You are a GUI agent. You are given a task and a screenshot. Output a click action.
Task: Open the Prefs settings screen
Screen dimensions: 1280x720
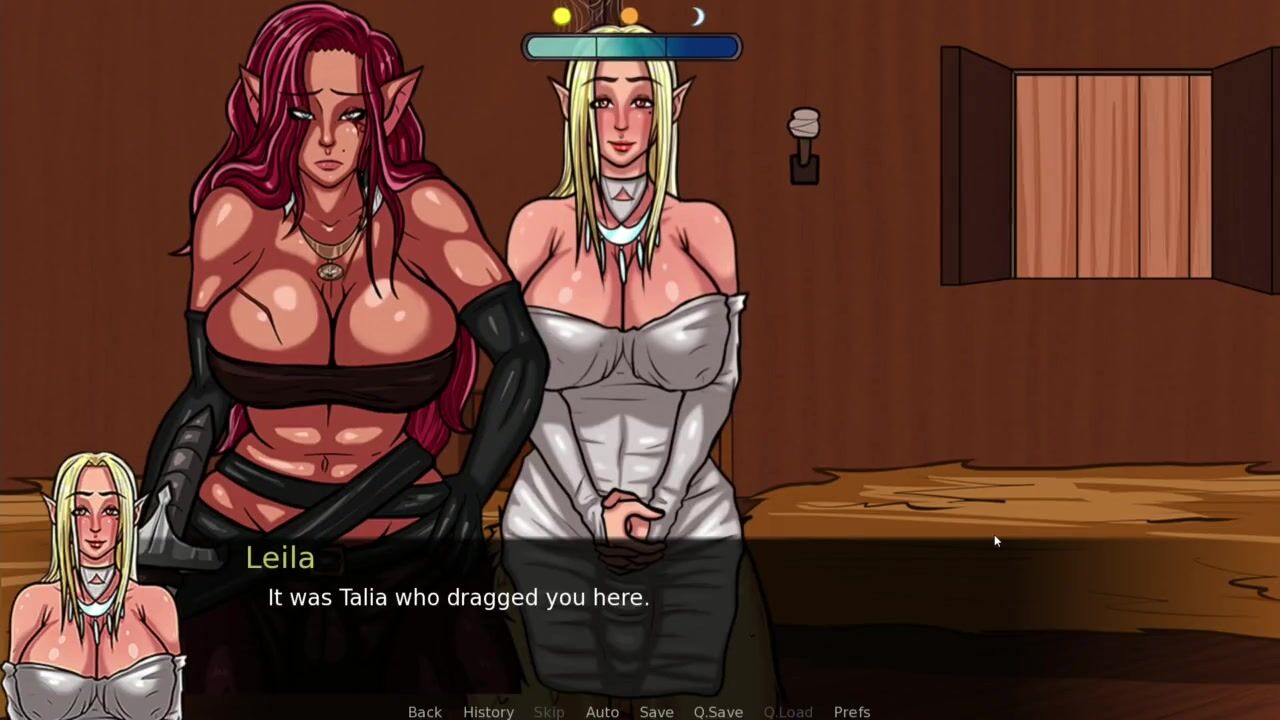852,711
